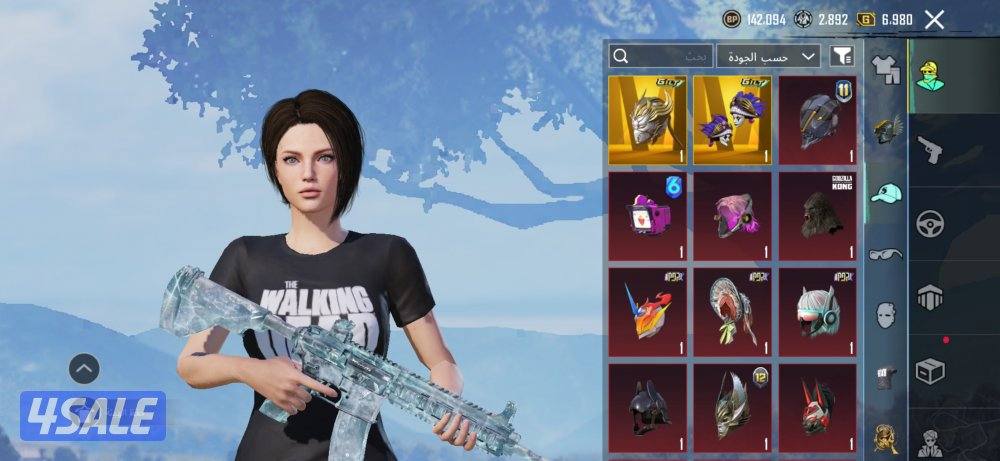The image size is (1000, 461).
Task: Switch to the outfit clothing subcategory
Action: pyautogui.click(x=886, y=70)
